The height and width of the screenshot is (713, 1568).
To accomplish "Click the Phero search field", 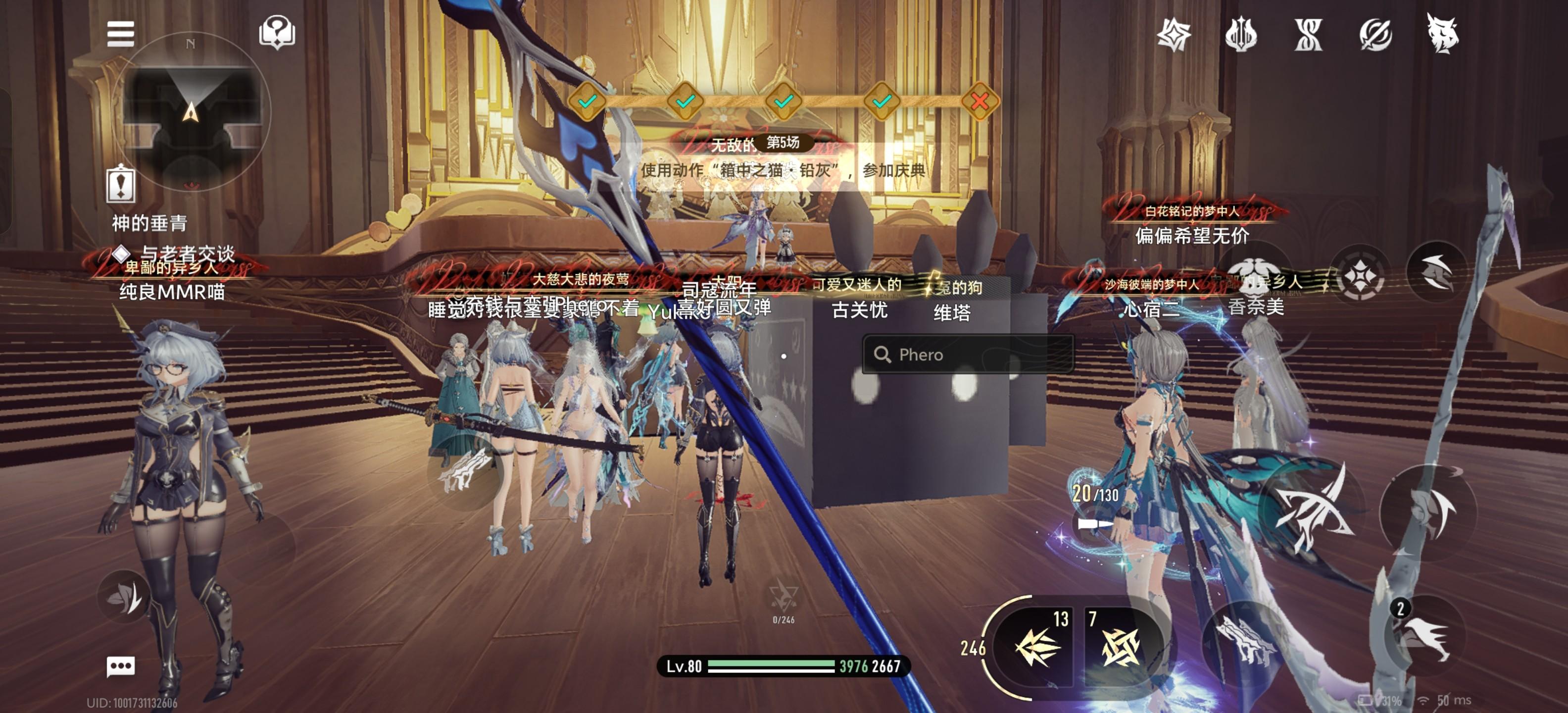I will (968, 355).
